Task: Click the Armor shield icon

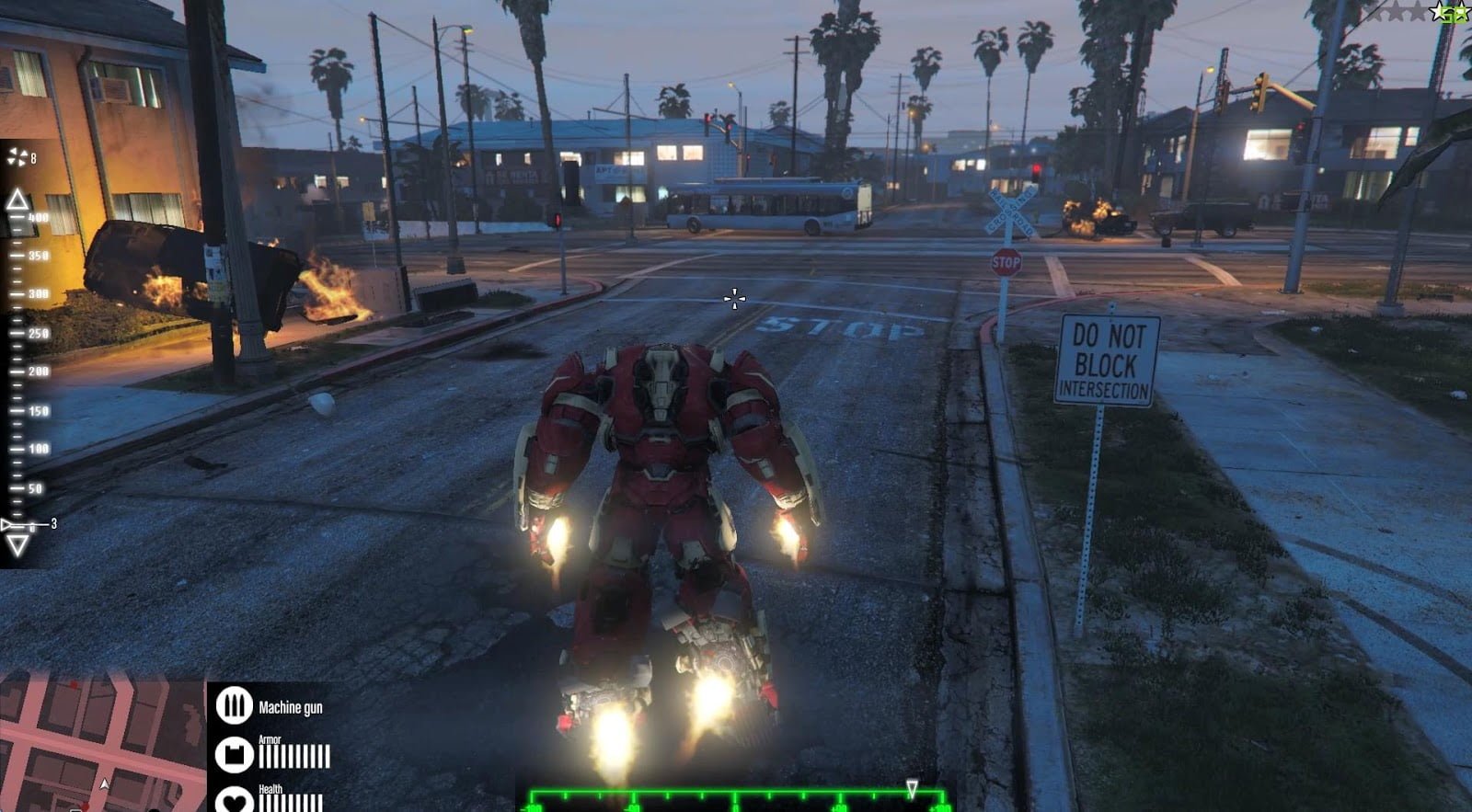Action: (236, 754)
